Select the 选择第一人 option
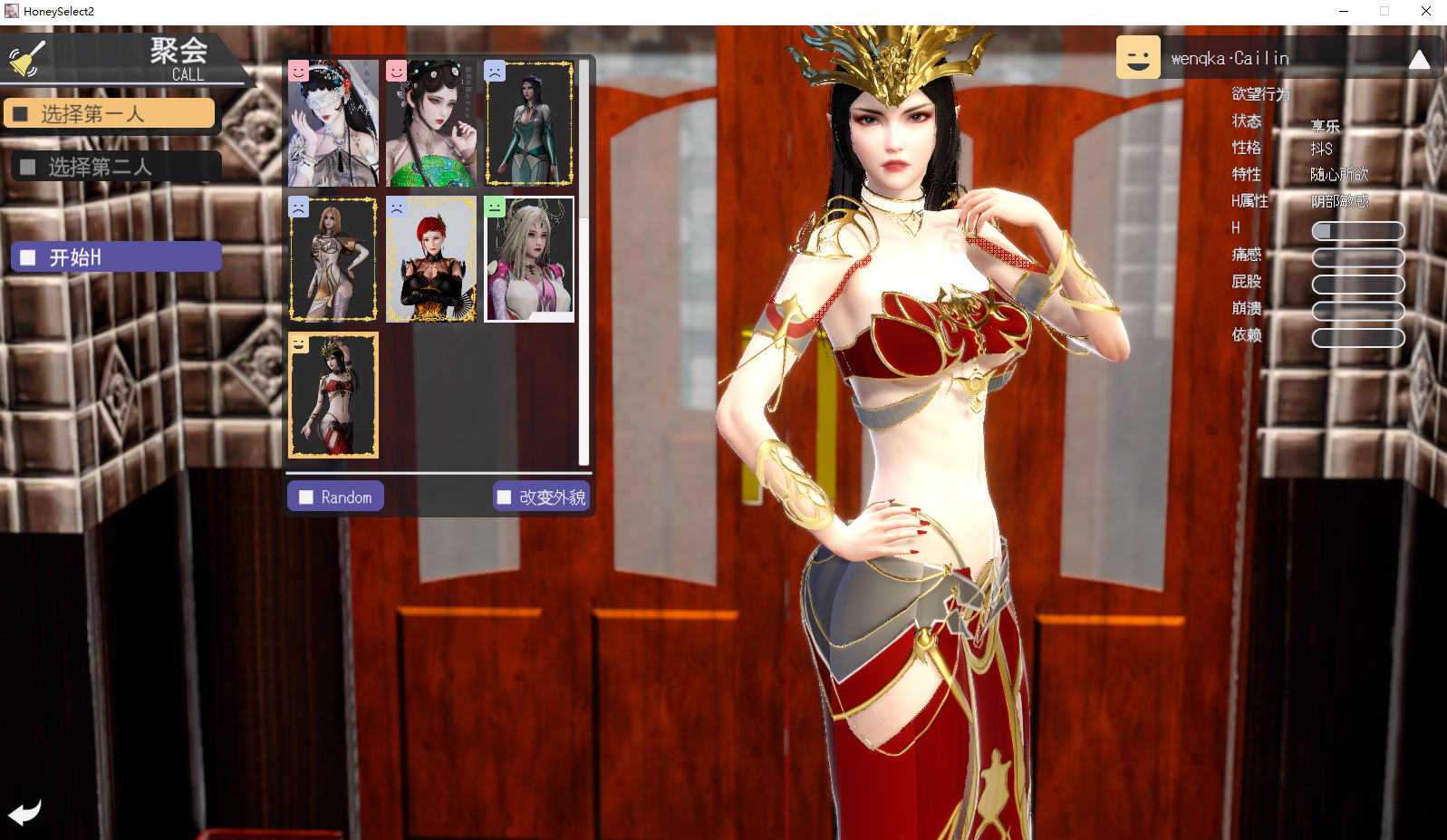Image resolution: width=1447 pixels, height=840 pixels. pyautogui.click(x=110, y=114)
